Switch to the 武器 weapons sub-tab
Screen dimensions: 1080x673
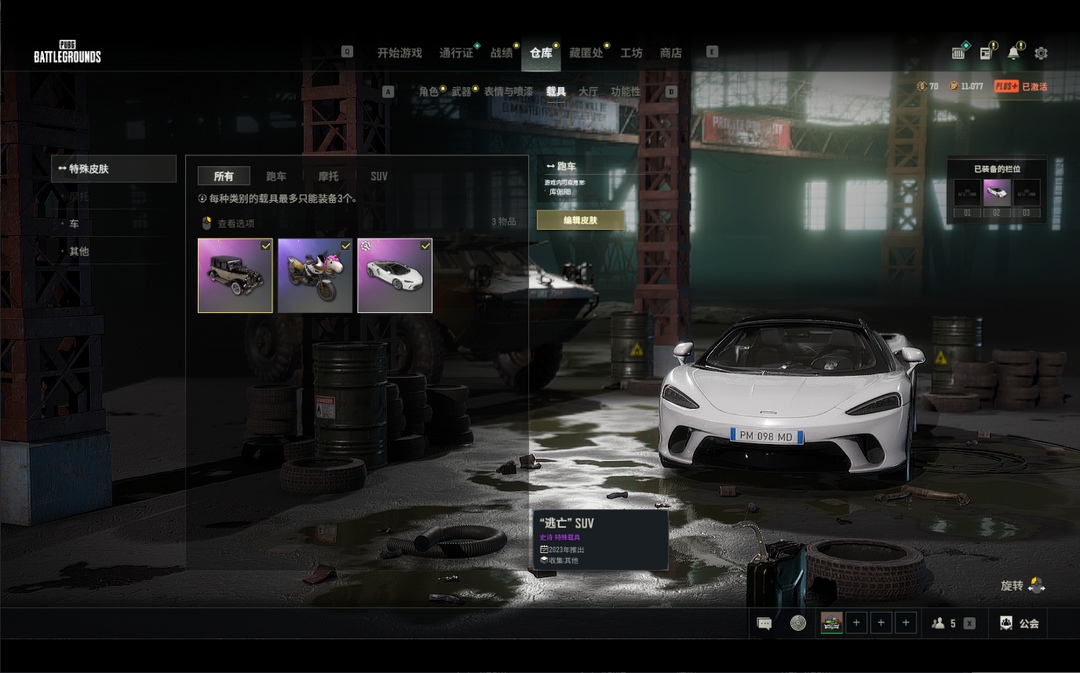pos(461,92)
